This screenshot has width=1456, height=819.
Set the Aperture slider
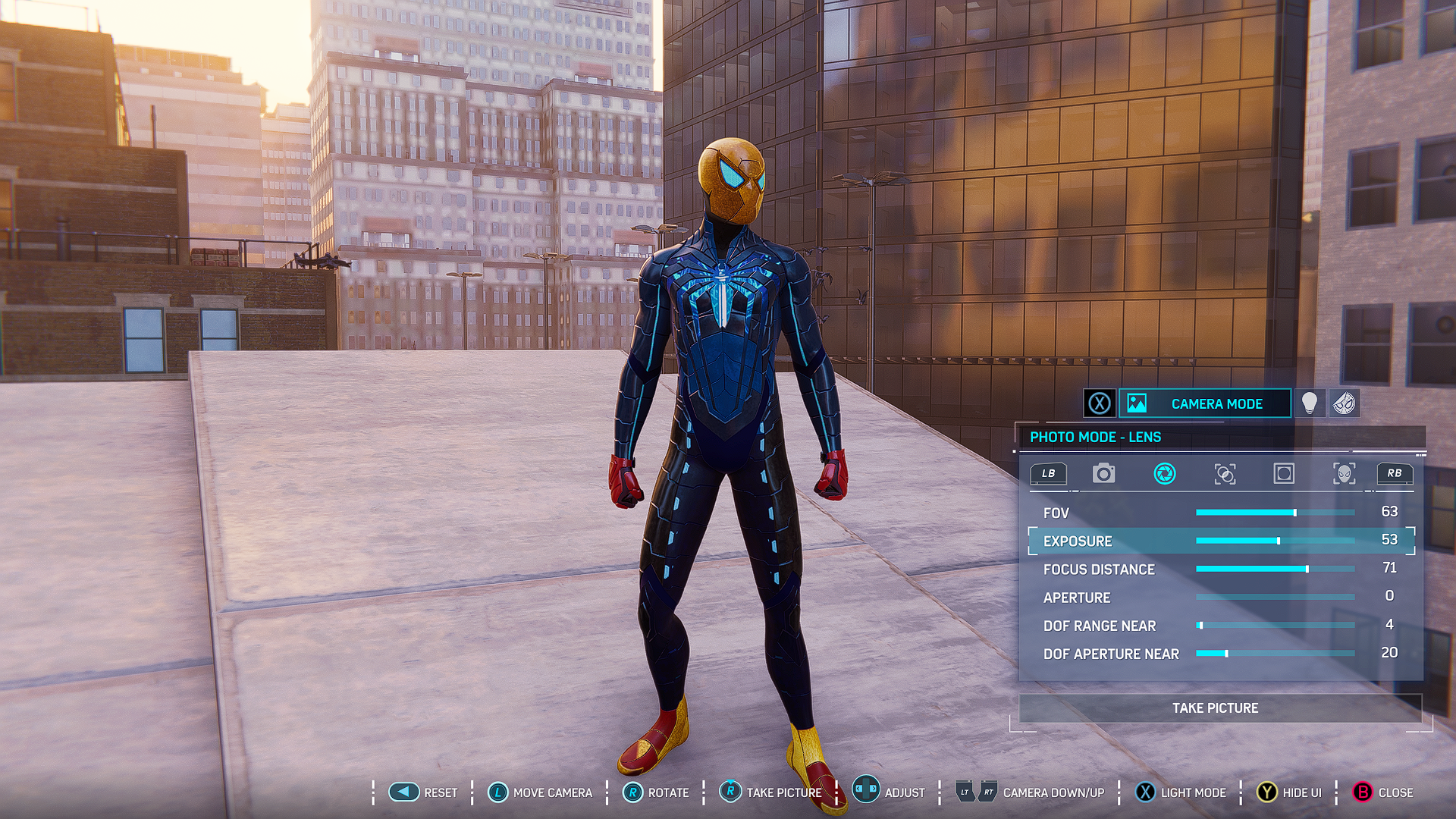tap(1275, 598)
